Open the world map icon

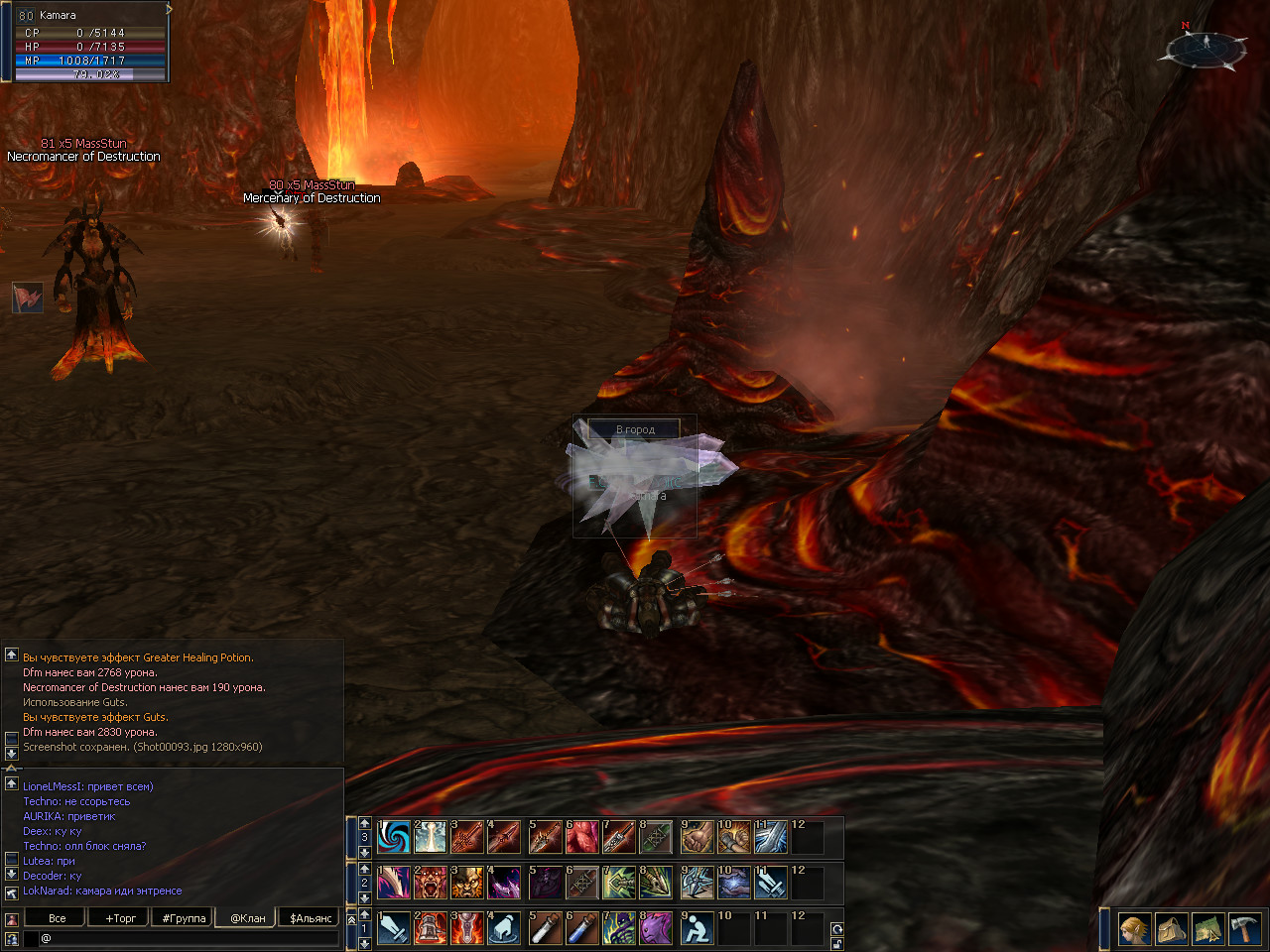tap(1207, 929)
